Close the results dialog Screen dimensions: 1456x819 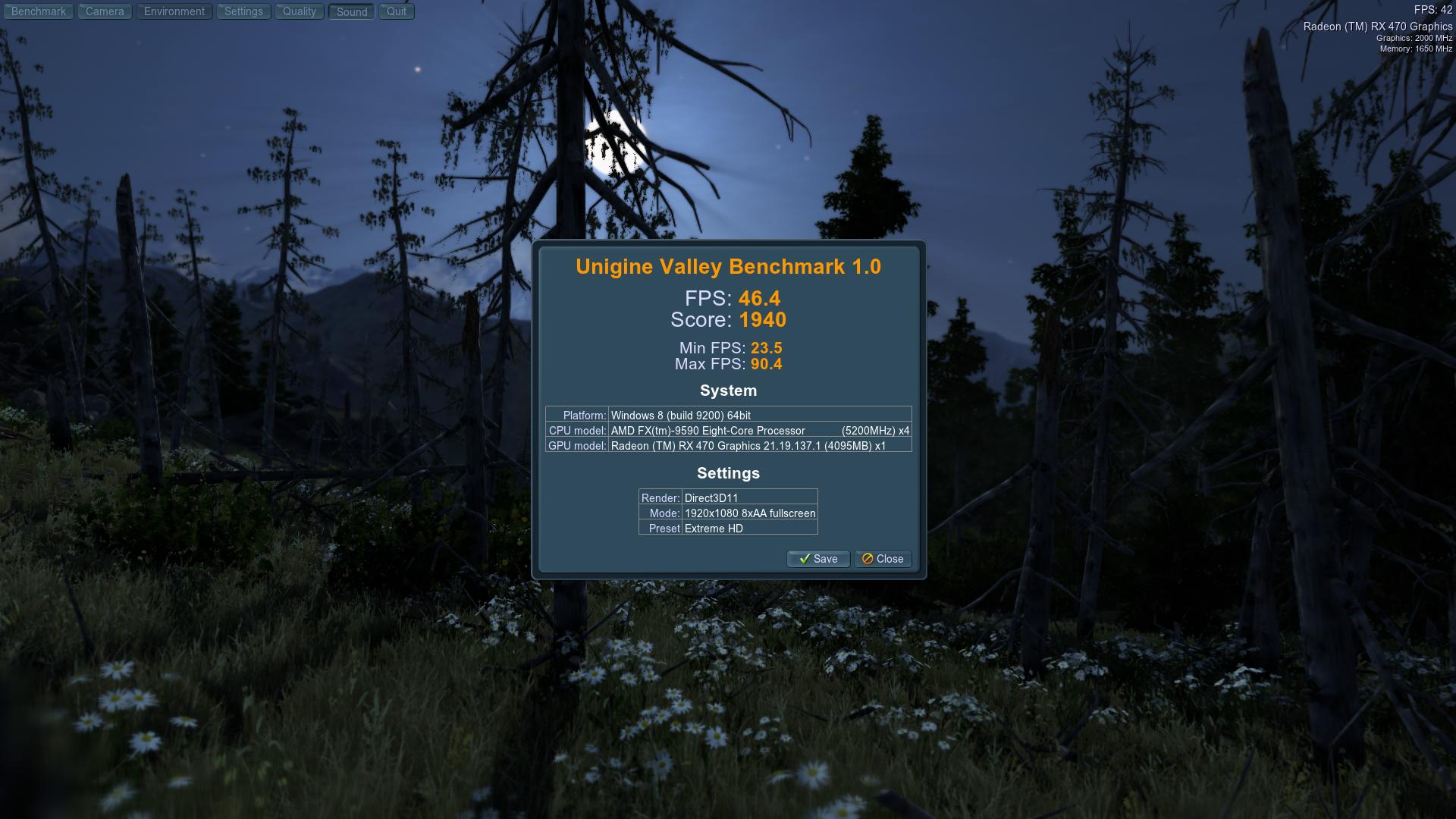882,559
